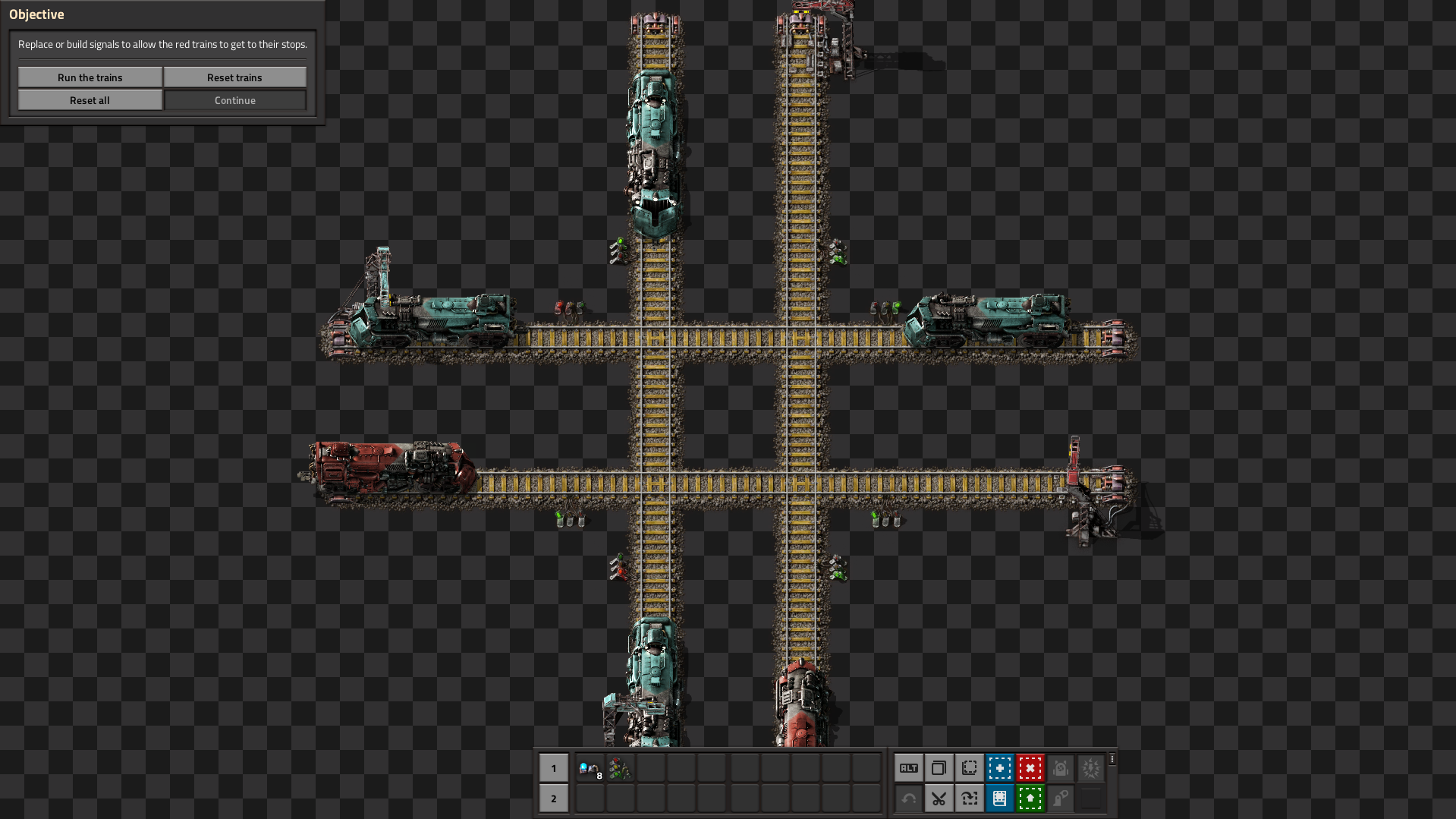Switch to quickbar row 2

[x=554, y=799]
